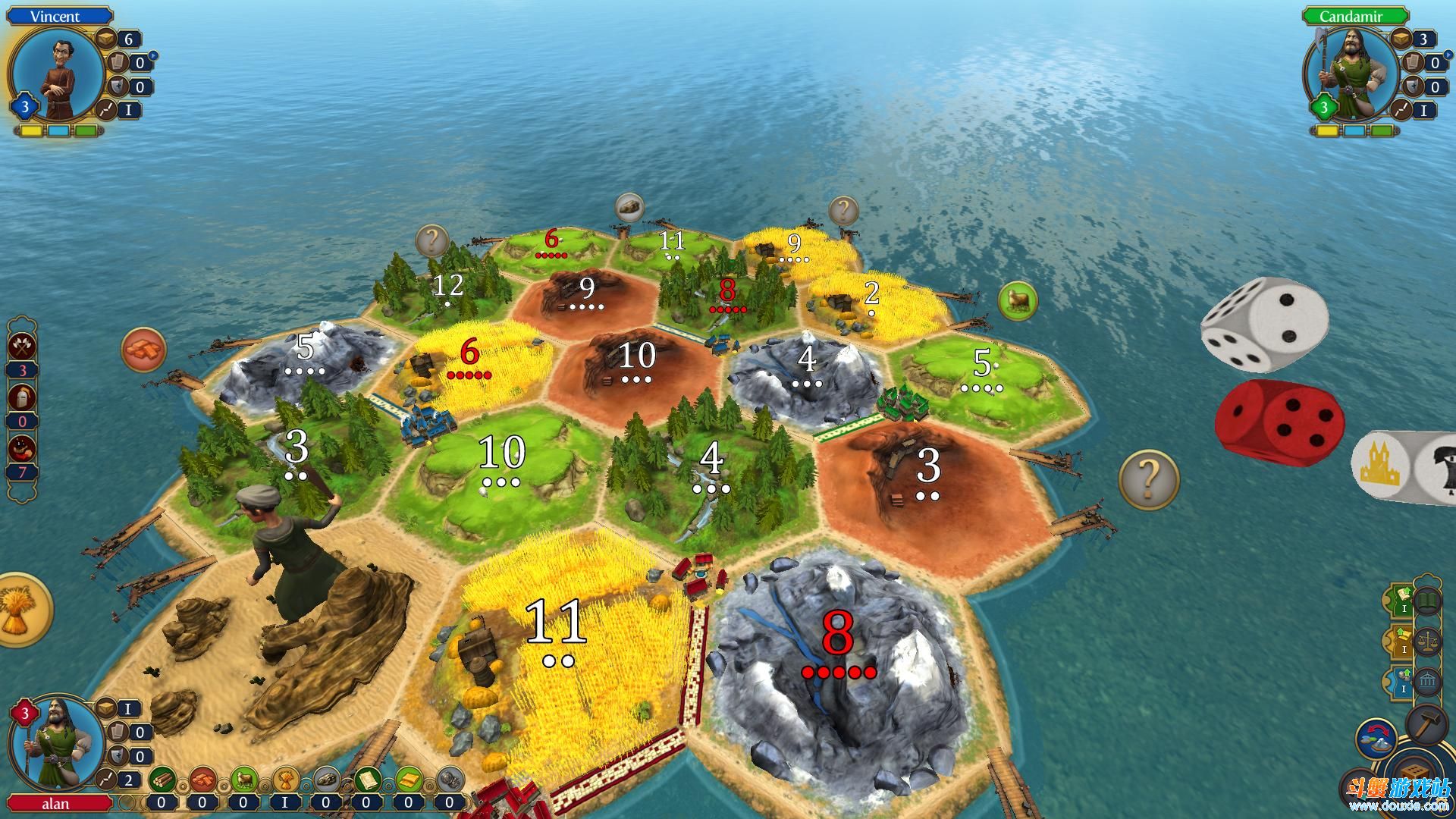Click the crossed axes barbarian strength icon
The height and width of the screenshot is (819, 1456).
(23, 346)
